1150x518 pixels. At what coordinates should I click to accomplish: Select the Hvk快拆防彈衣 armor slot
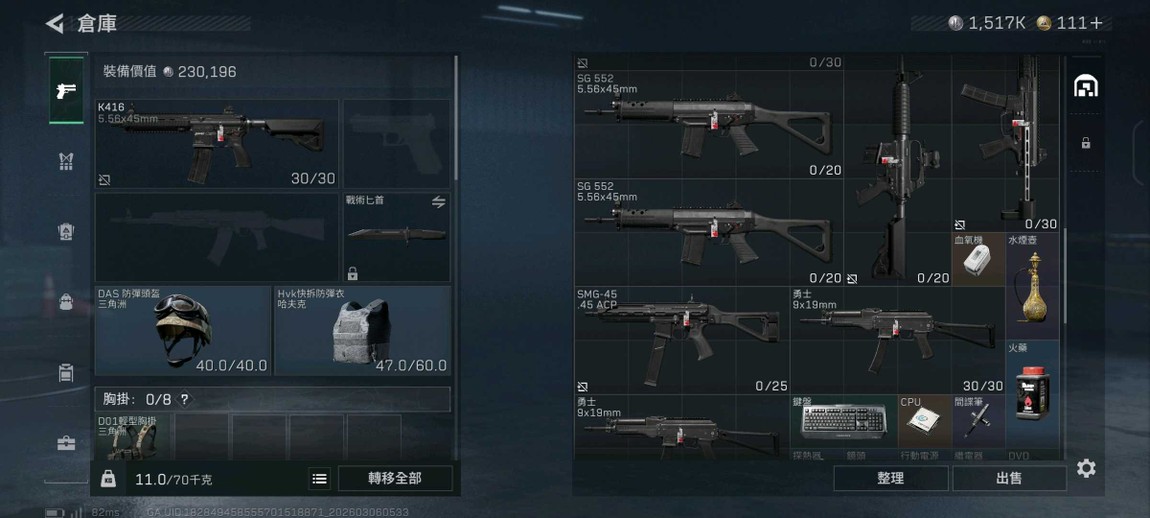362,330
